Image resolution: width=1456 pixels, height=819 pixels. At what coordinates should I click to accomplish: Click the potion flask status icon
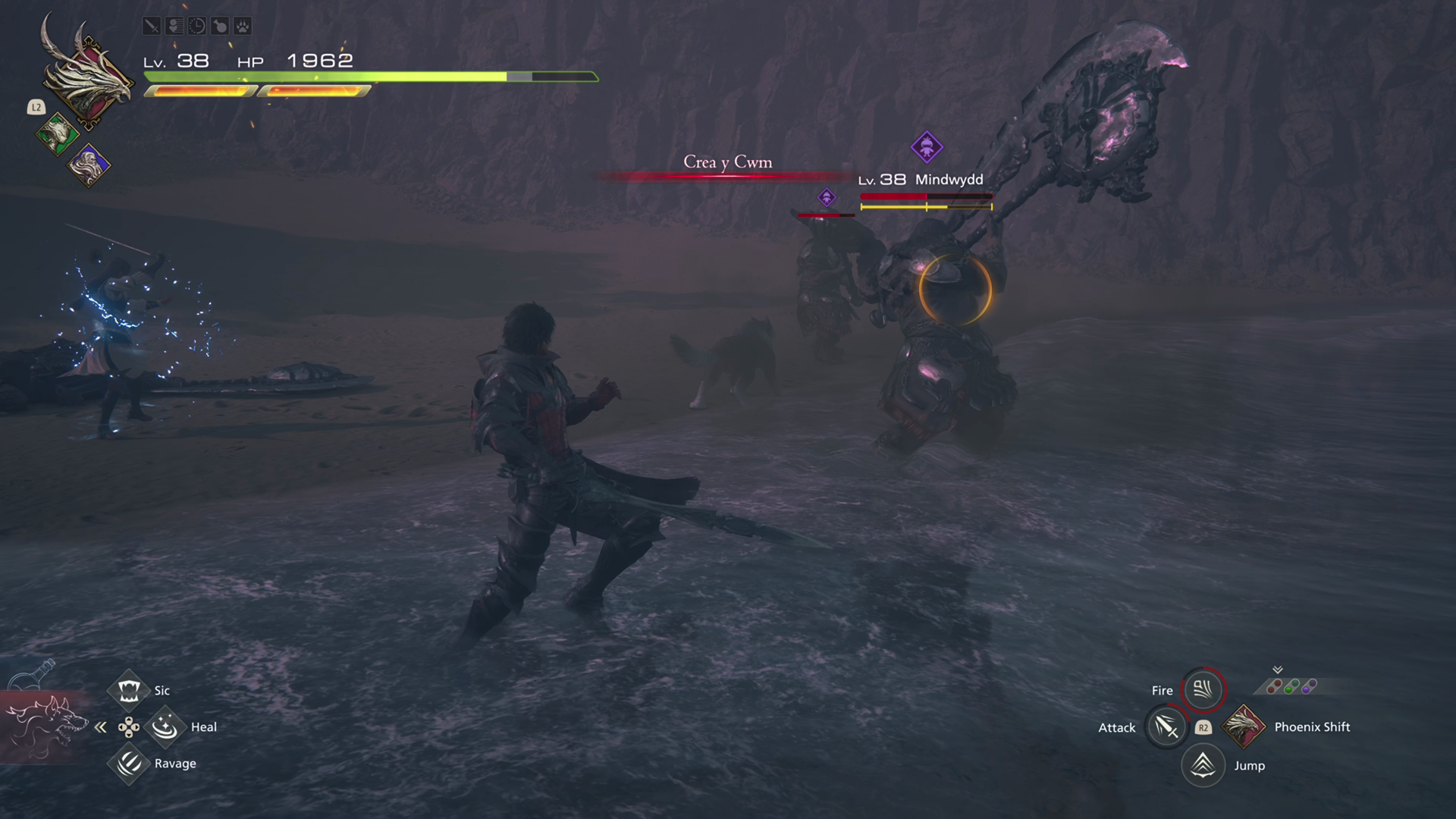coord(219,27)
